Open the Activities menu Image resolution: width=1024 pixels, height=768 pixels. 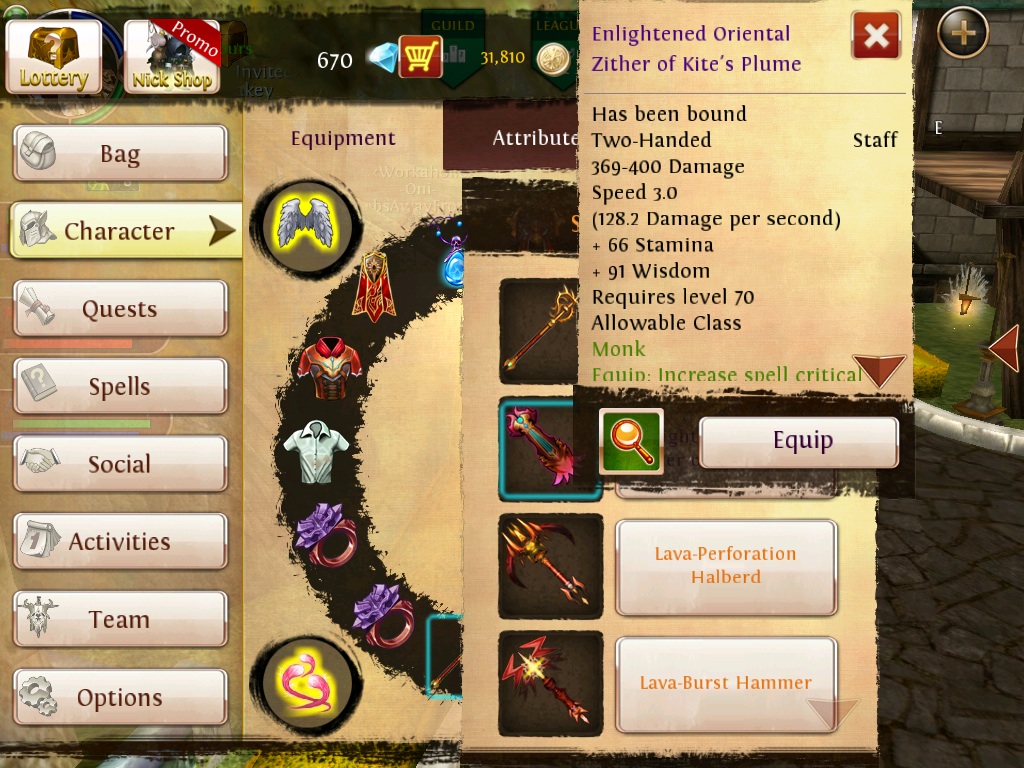(x=120, y=542)
